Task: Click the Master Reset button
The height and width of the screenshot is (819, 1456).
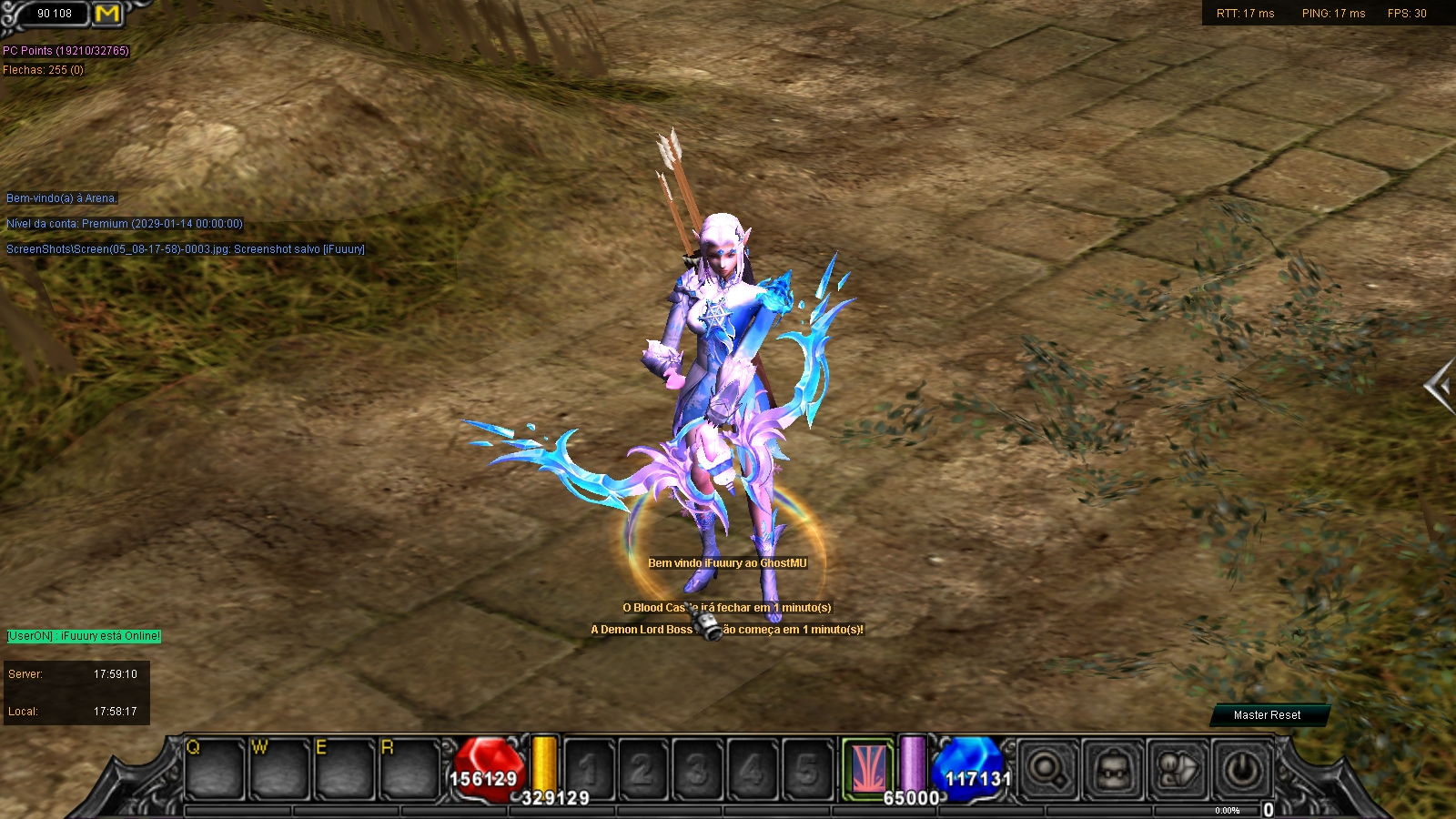Action: click(1268, 715)
